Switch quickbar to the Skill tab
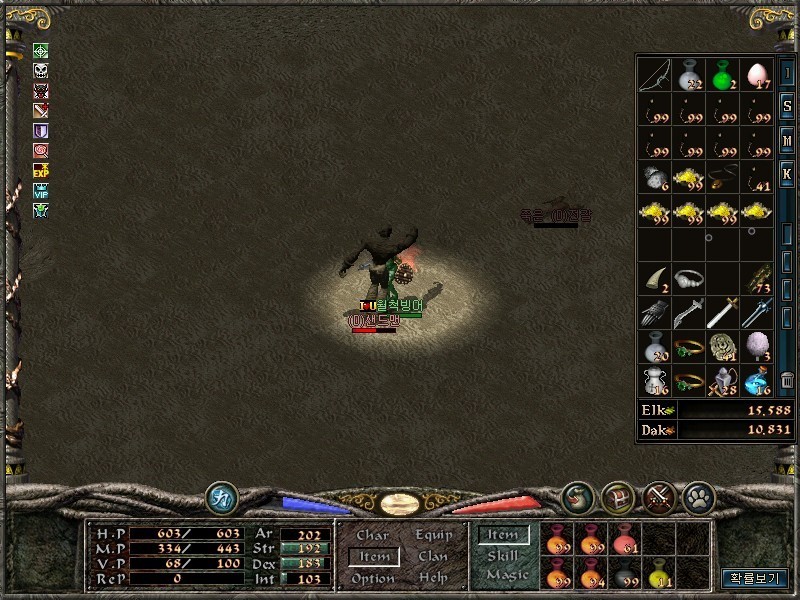This screenshot has width=800, height=600. click(502, 556)
